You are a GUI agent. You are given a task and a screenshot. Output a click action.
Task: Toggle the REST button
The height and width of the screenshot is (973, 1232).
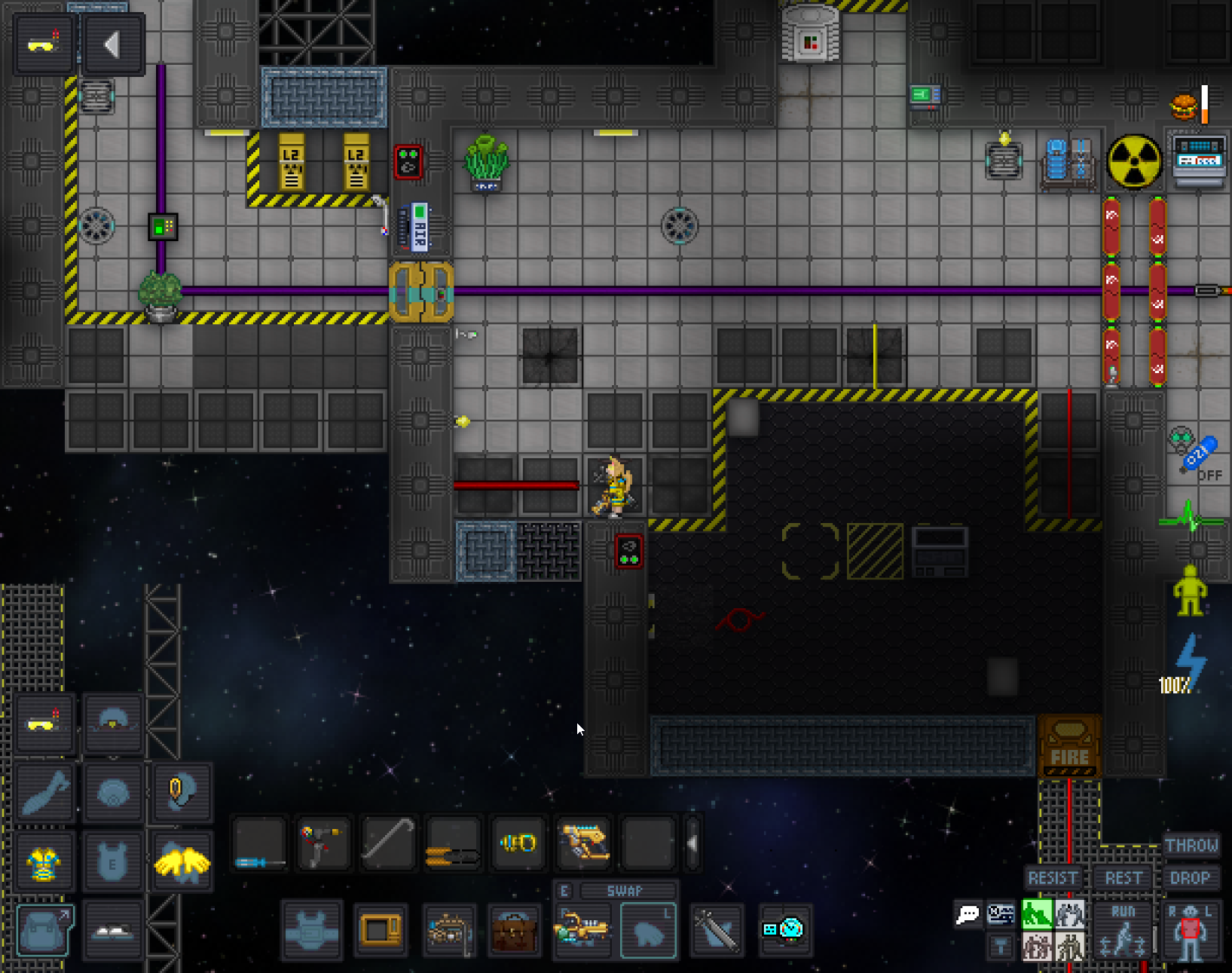coord(1123,878)
